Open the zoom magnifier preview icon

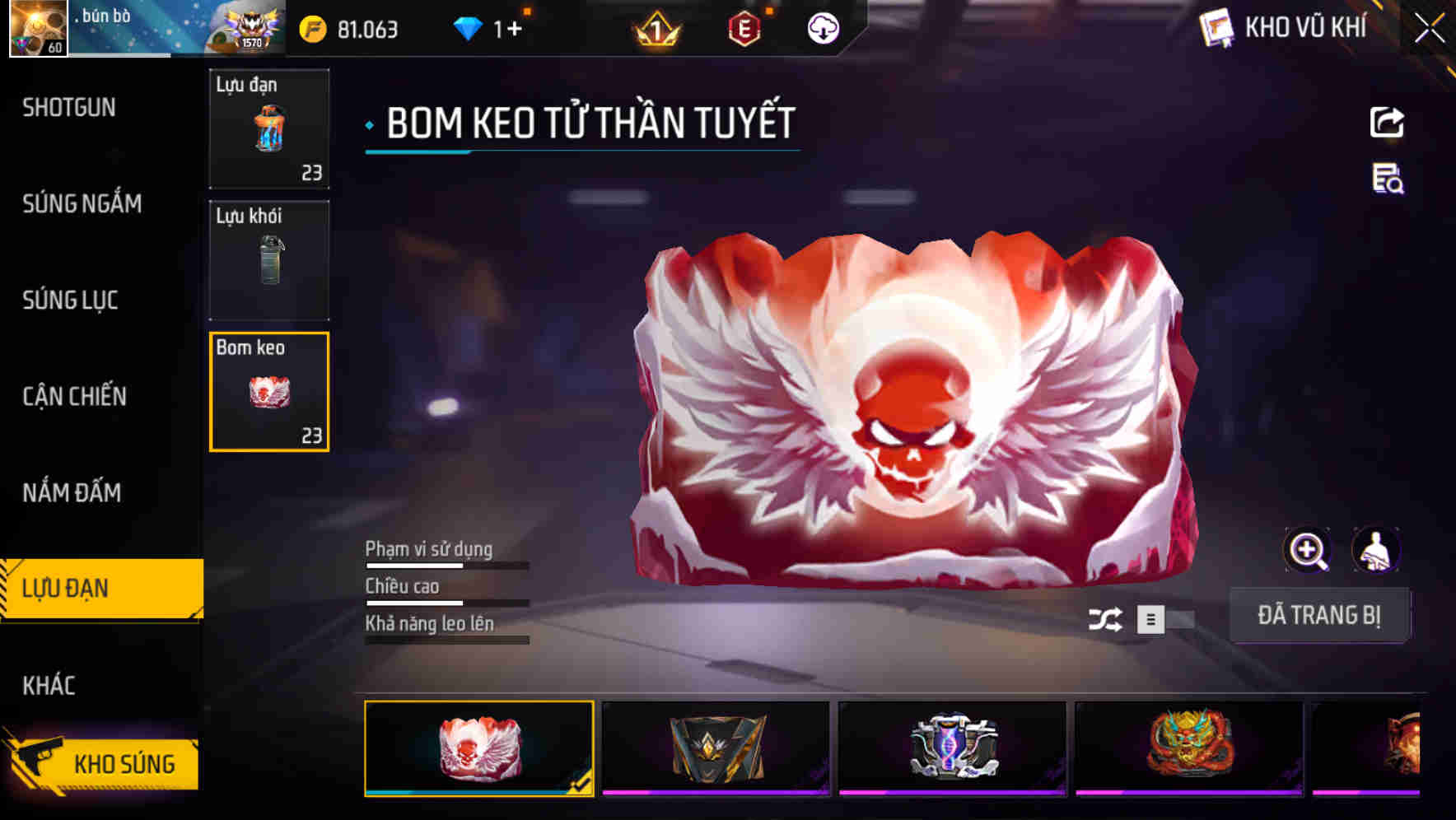pyautogui.click(x=1308, y=550)
